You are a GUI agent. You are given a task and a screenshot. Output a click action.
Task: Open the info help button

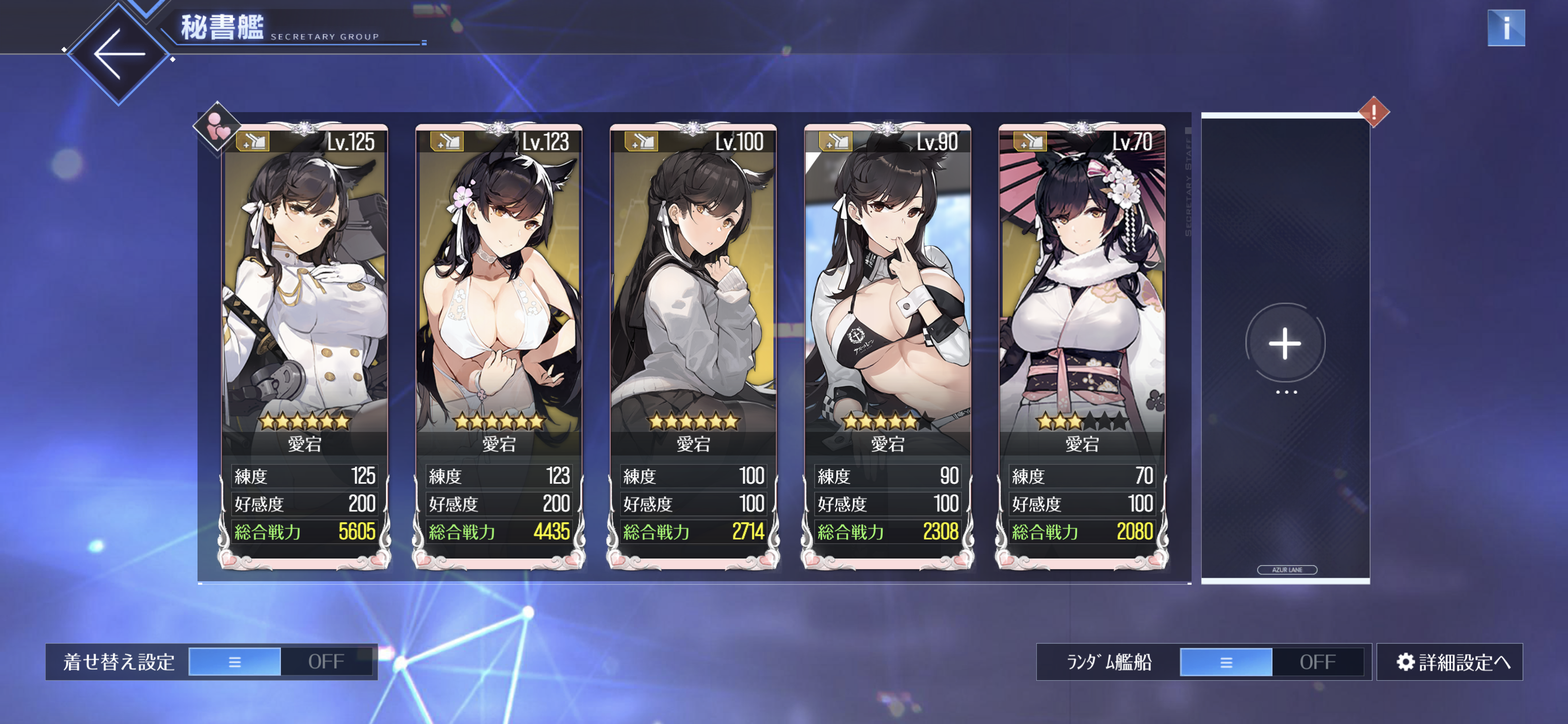pyautogui.click(x=1505, y=28)
